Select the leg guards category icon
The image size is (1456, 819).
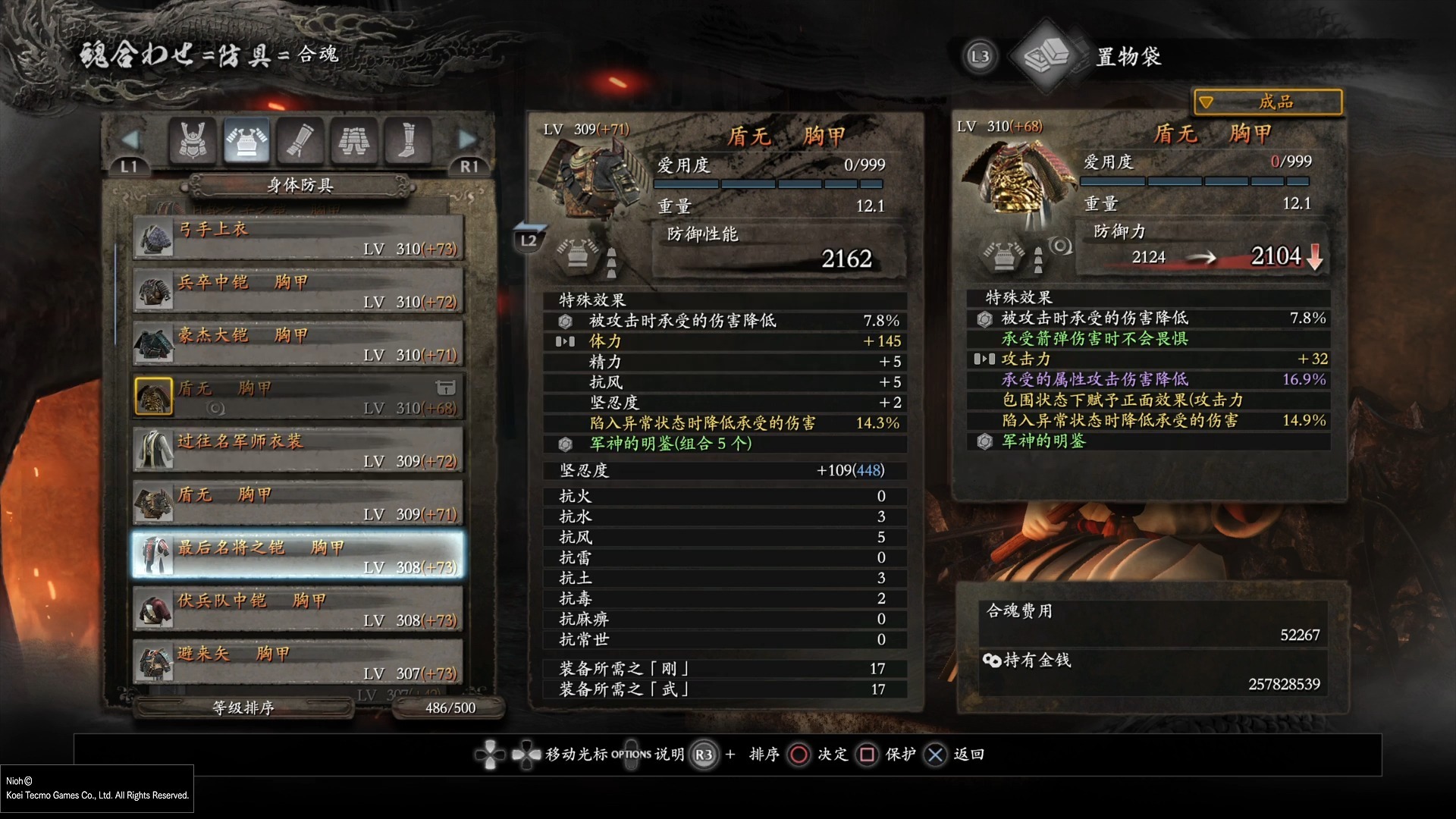[x=353, y=140]
